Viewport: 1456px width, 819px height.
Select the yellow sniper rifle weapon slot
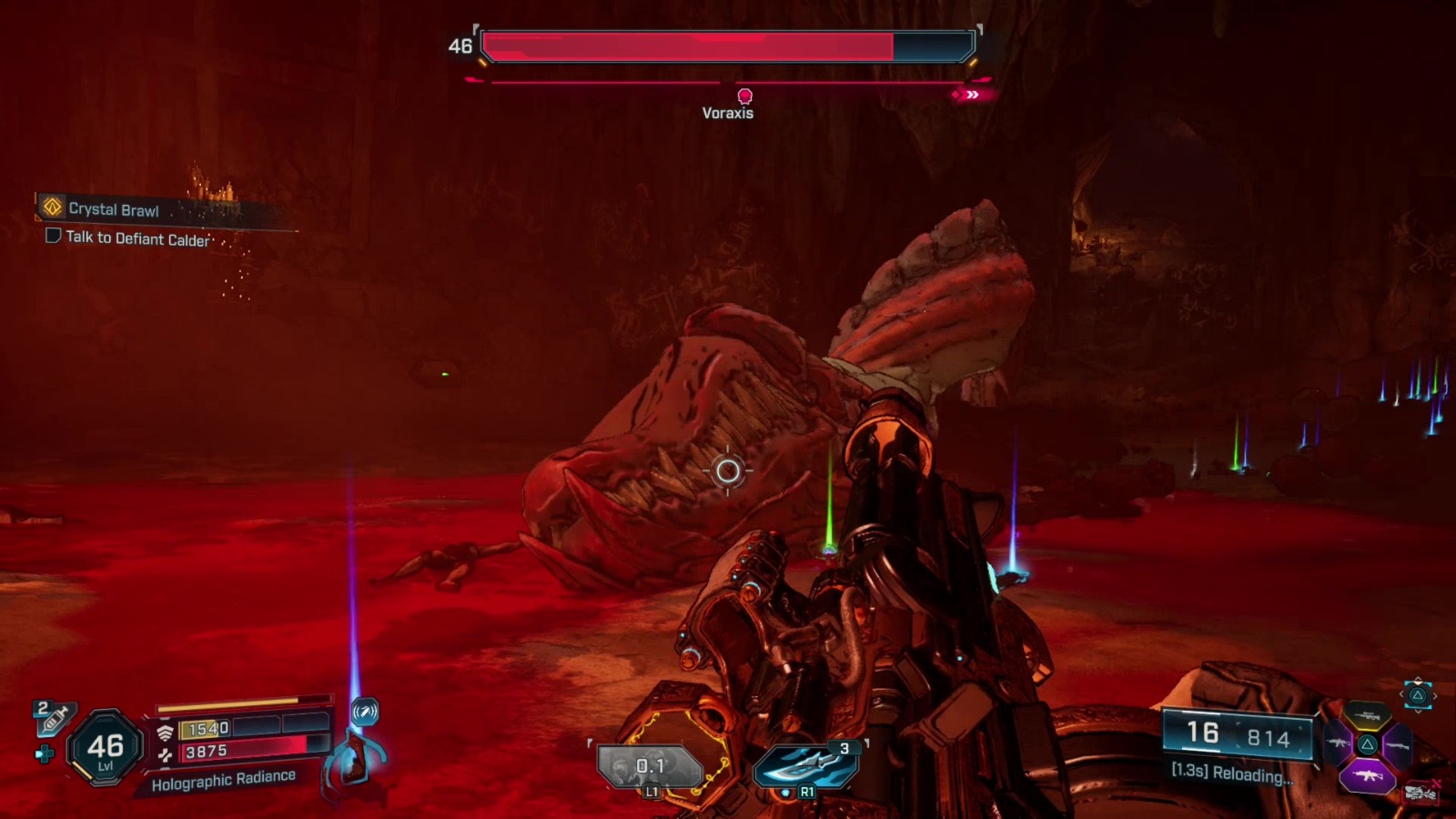1367,717
